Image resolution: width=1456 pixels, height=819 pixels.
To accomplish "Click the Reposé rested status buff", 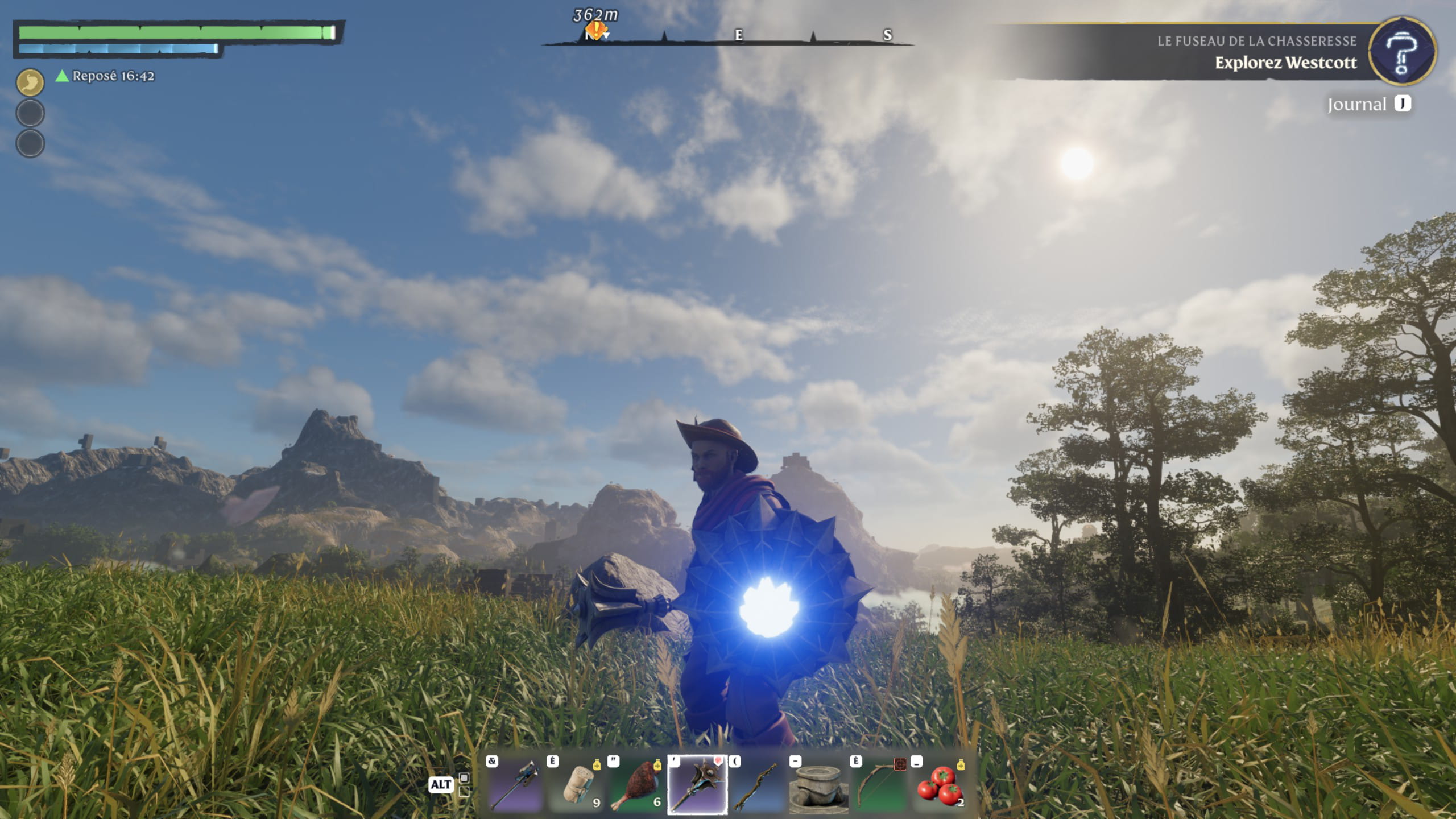I will [x=106, y=76].
